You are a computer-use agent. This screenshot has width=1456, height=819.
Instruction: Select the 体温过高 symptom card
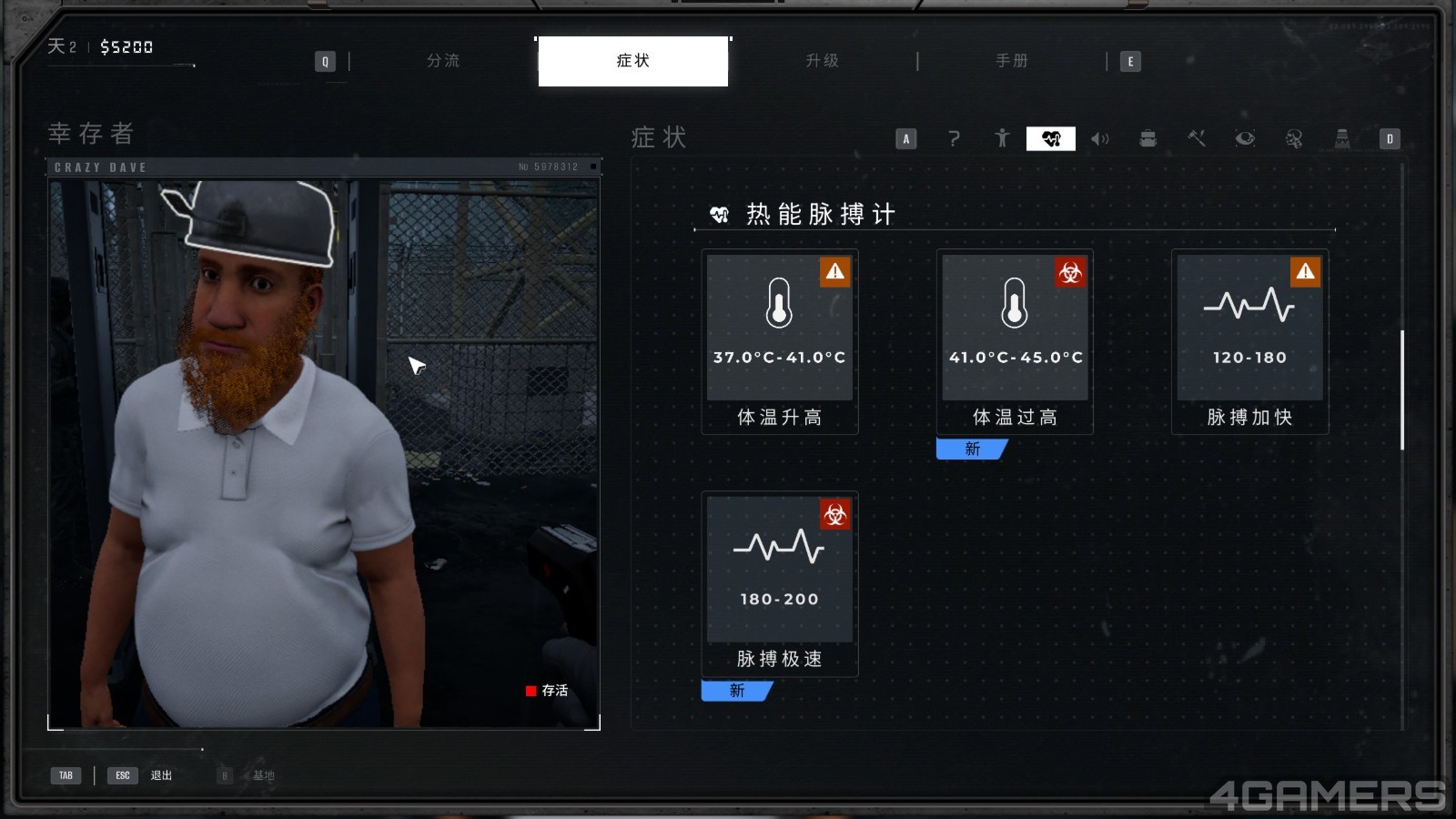pyautogui.click(x=1015, y=341)
